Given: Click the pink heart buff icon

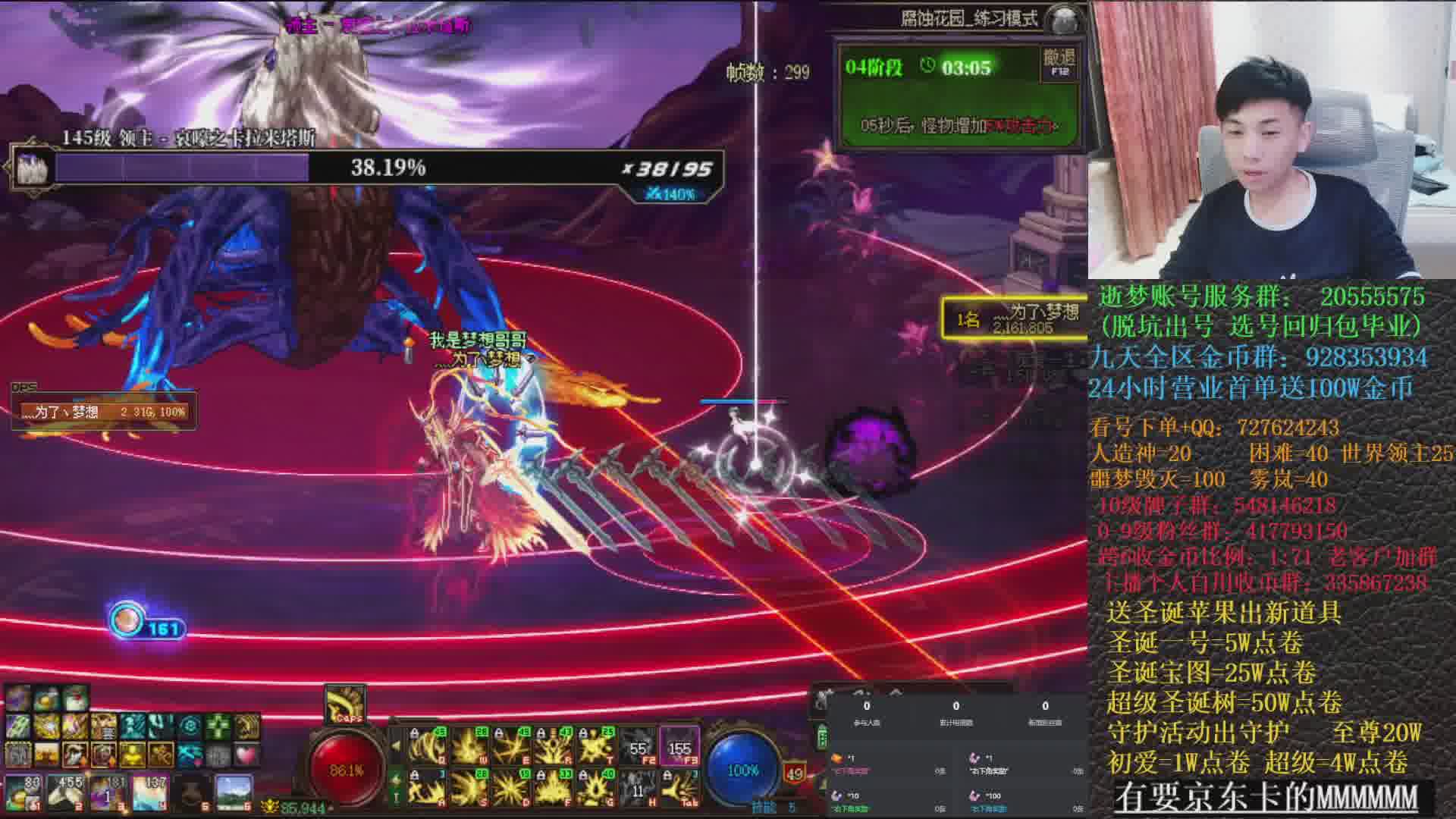Looking at the screenshot, I should point(246,755).
